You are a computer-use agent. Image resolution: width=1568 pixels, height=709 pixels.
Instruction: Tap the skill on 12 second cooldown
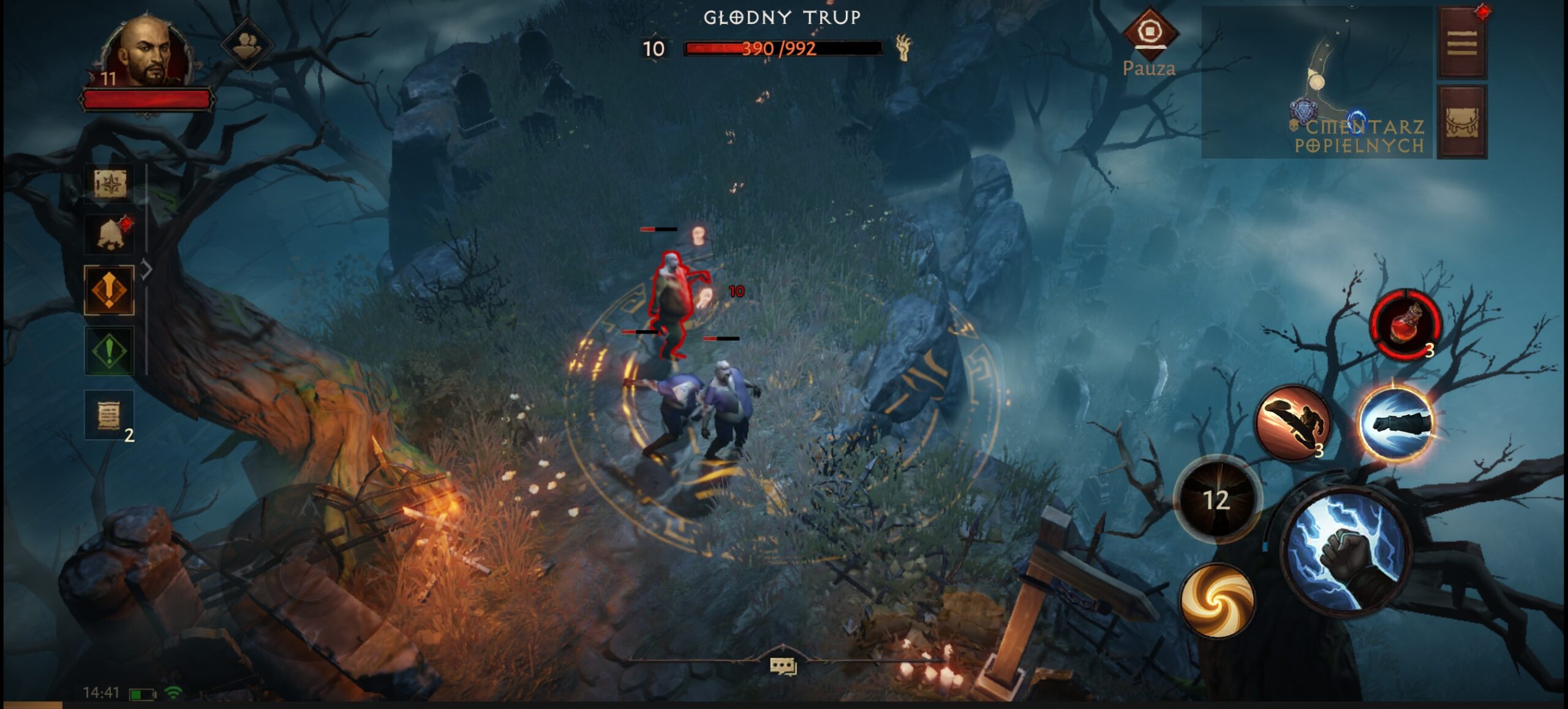click(1217, 499)
